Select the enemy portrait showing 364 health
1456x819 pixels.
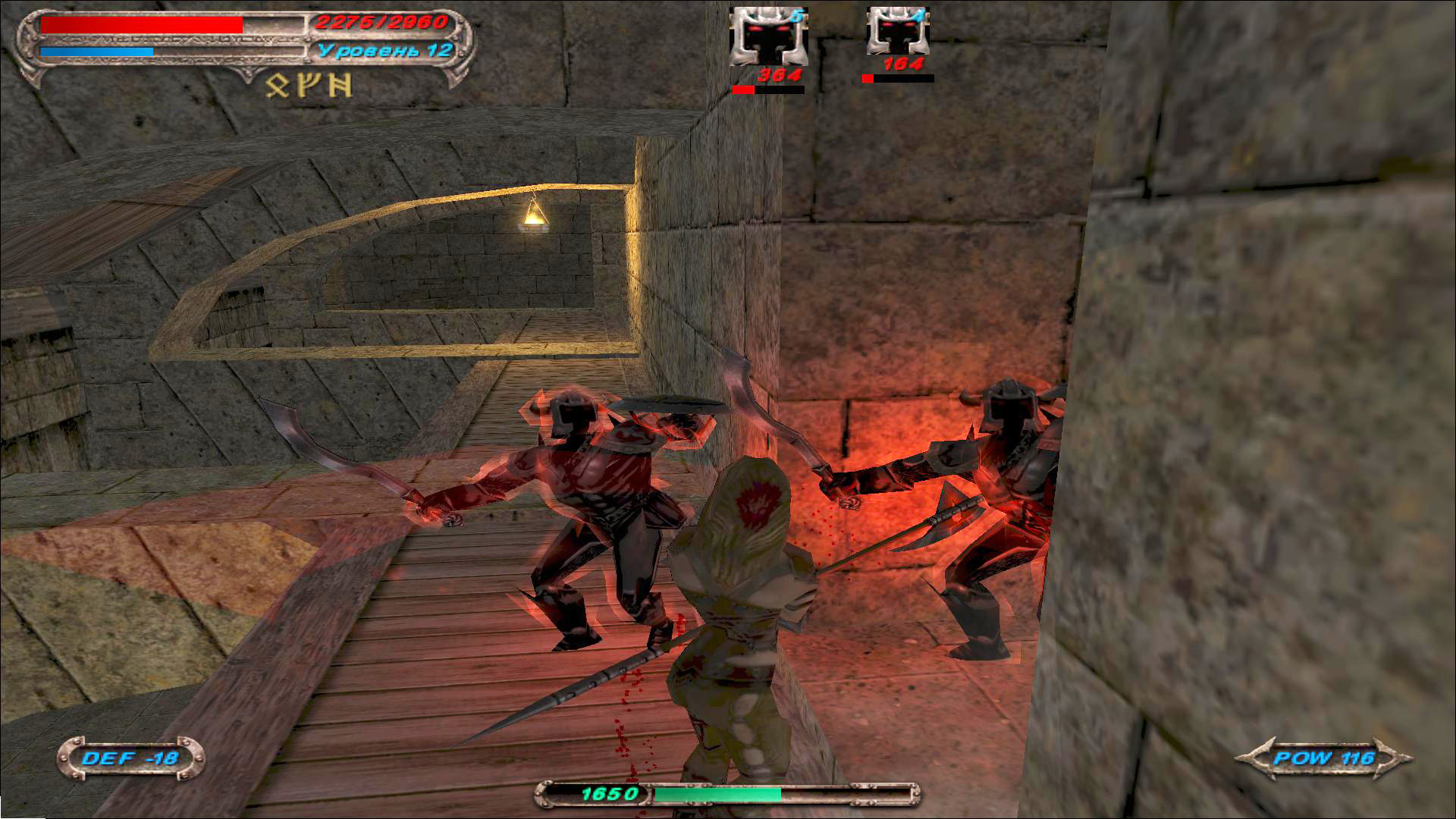[x=768, y=38]
